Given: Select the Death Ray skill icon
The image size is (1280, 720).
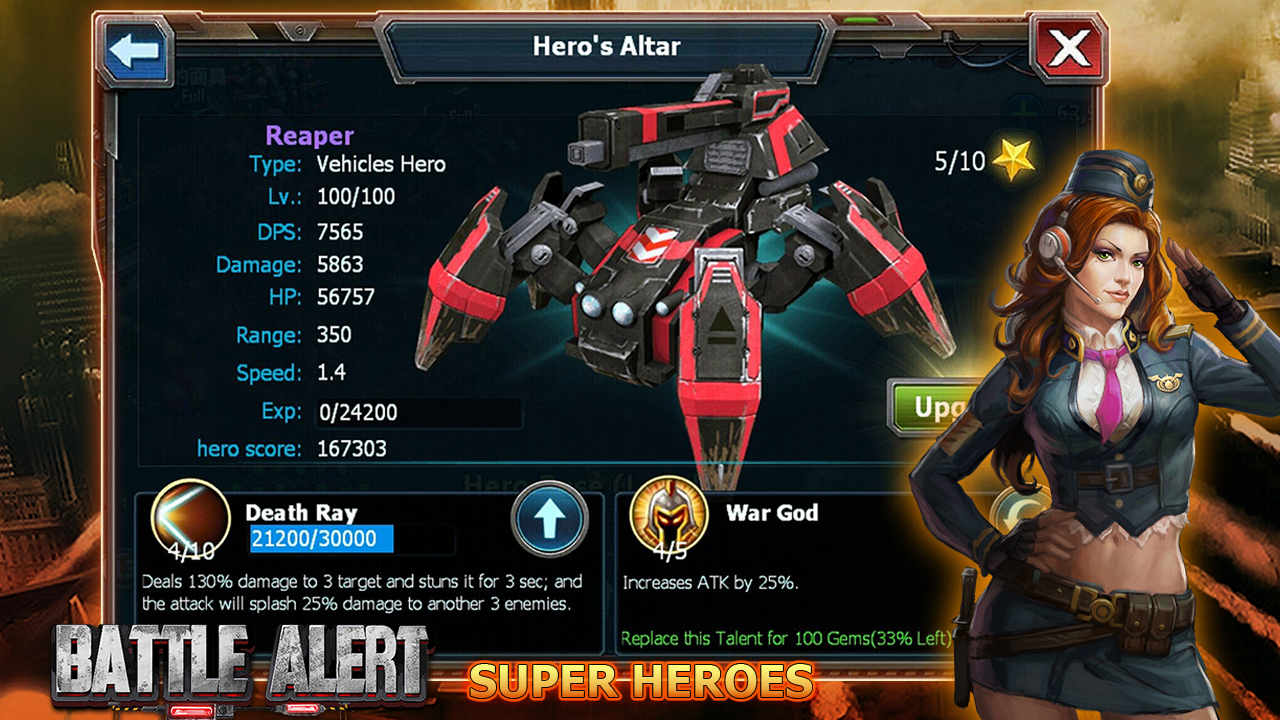Looking at the screenshot, I should (x=183, y=517).
